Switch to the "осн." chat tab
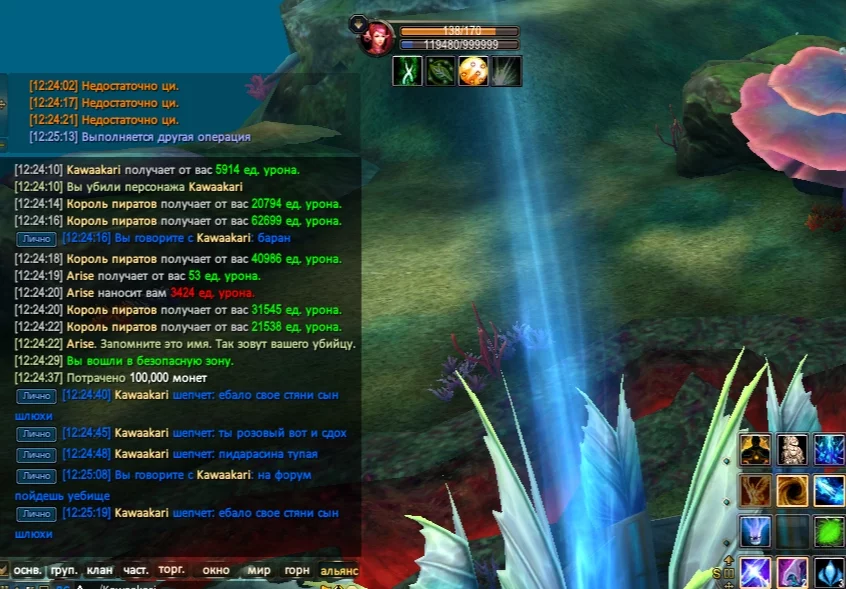The width and height of the screenshot is (846, 589). 28,570
